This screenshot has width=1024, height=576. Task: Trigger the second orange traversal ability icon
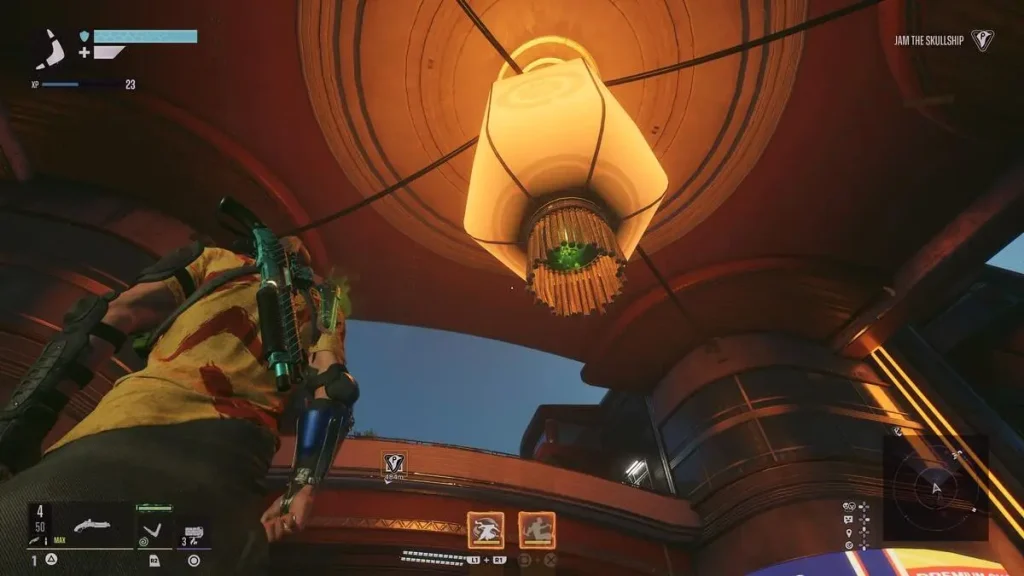click(x=537, y=530)
